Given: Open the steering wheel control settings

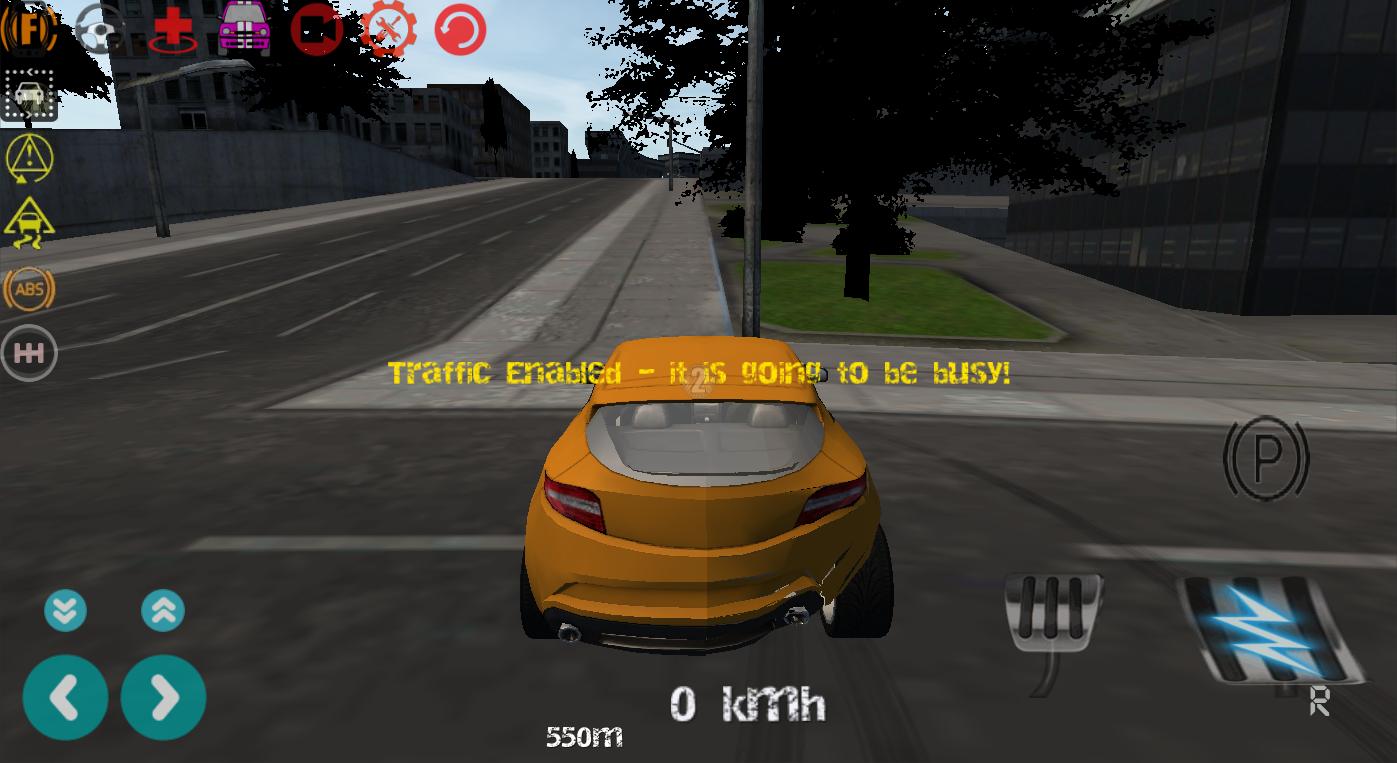Looking at the screenshot, I should pos(100,28).
